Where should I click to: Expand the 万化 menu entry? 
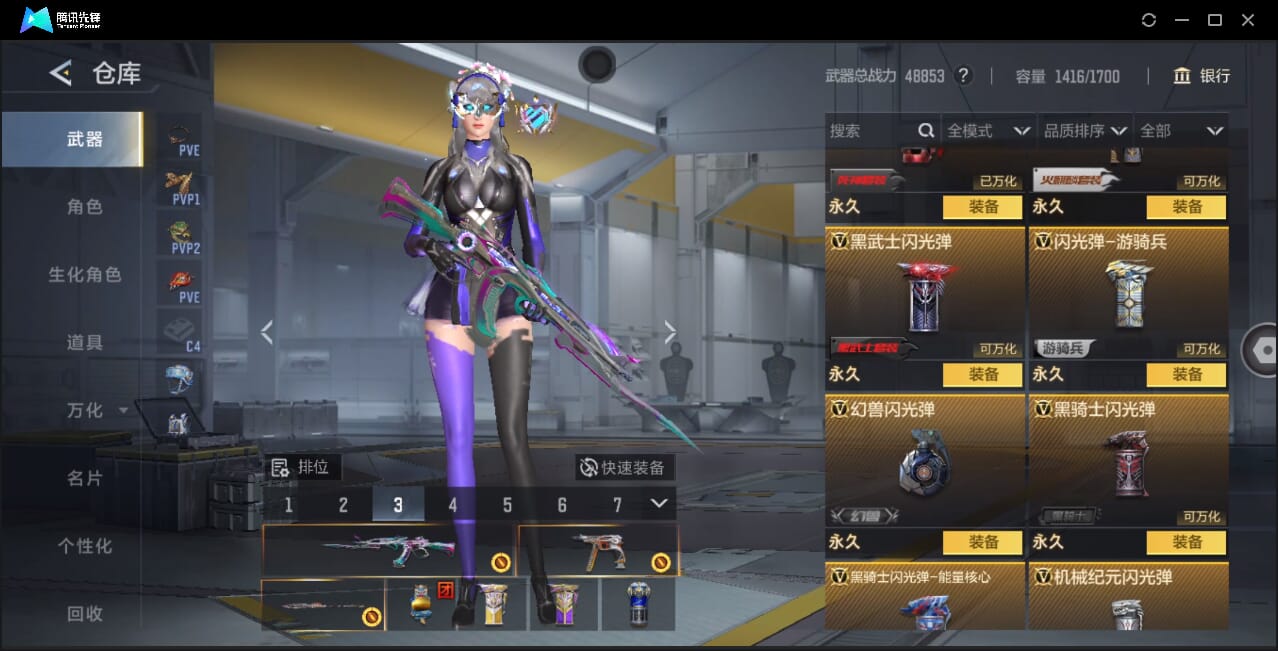pyautogui.click(x=96, y=411)
